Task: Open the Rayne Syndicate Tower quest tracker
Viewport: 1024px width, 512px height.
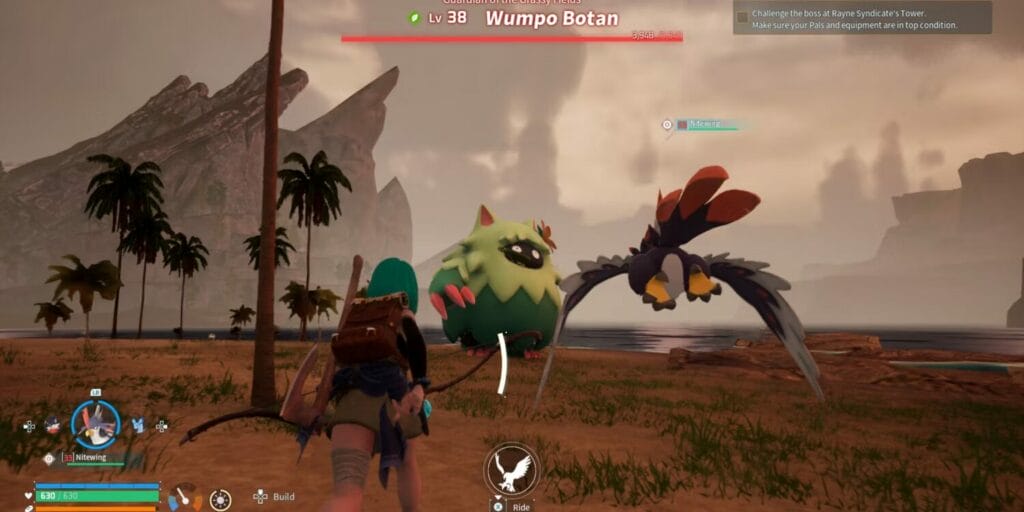Action: click(861, 18)
